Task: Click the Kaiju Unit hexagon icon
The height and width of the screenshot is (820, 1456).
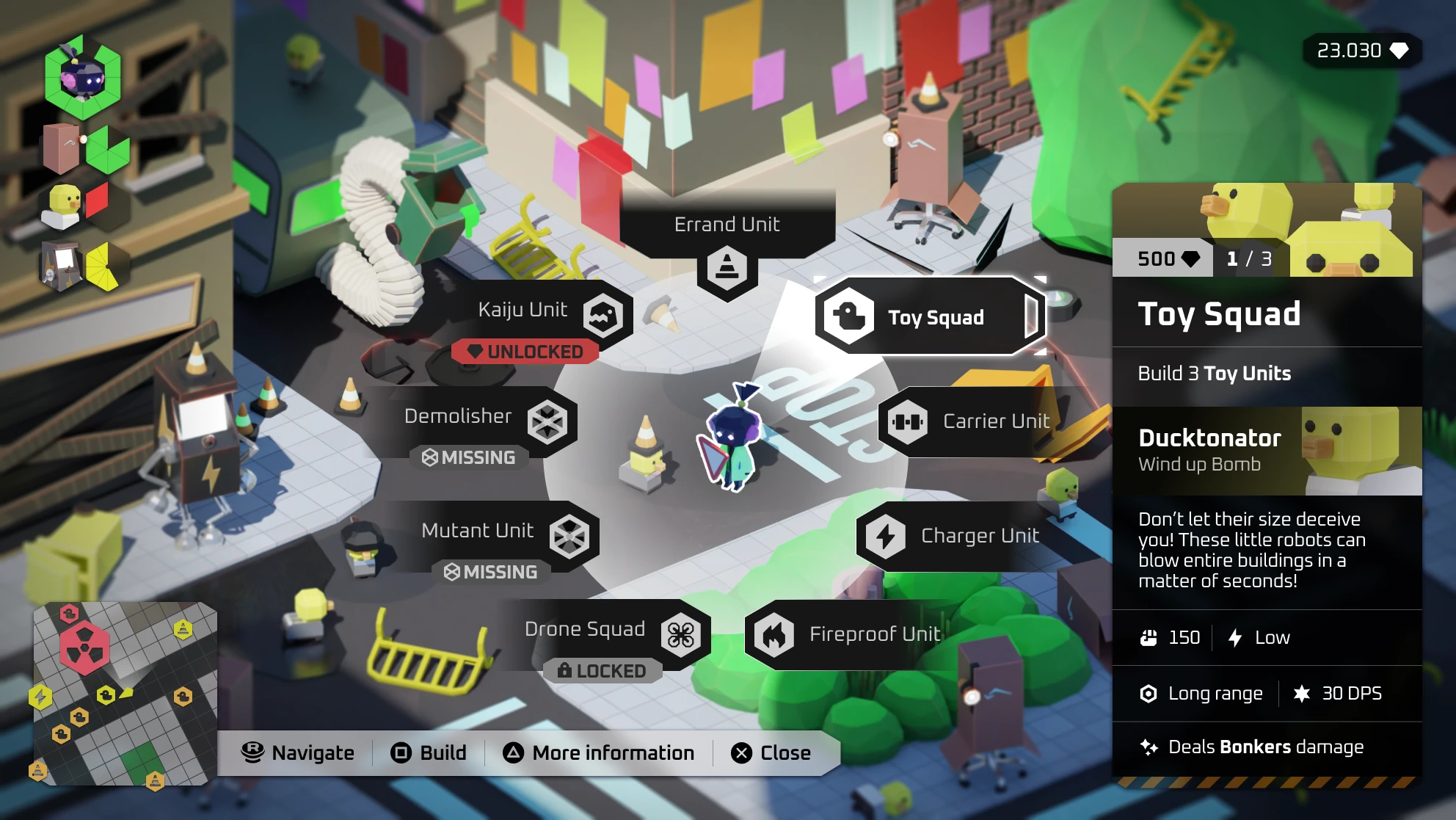Action: (x=603, y=316)
